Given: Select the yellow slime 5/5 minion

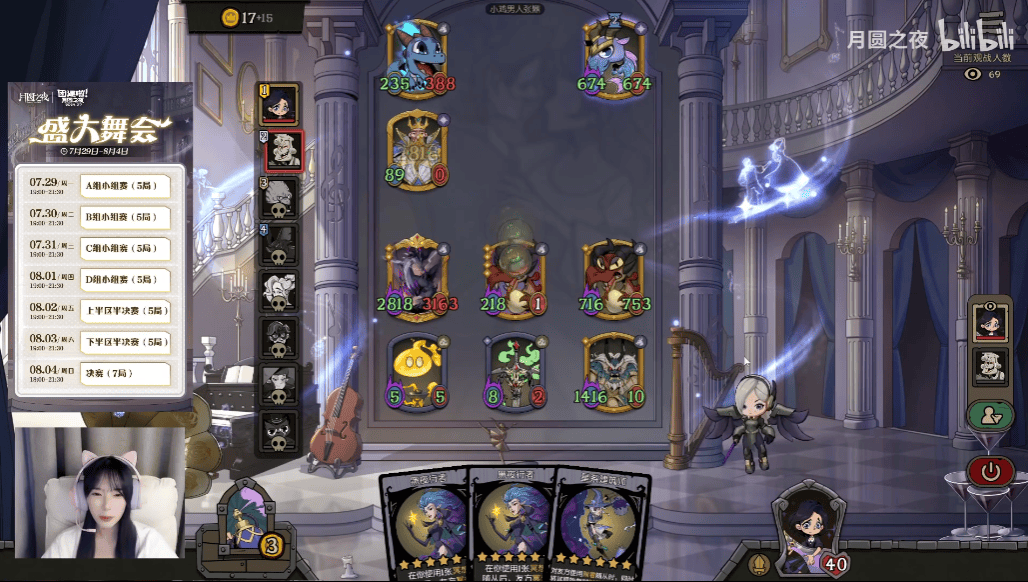Looking at the screenshot, I should [x=416, y=370].
